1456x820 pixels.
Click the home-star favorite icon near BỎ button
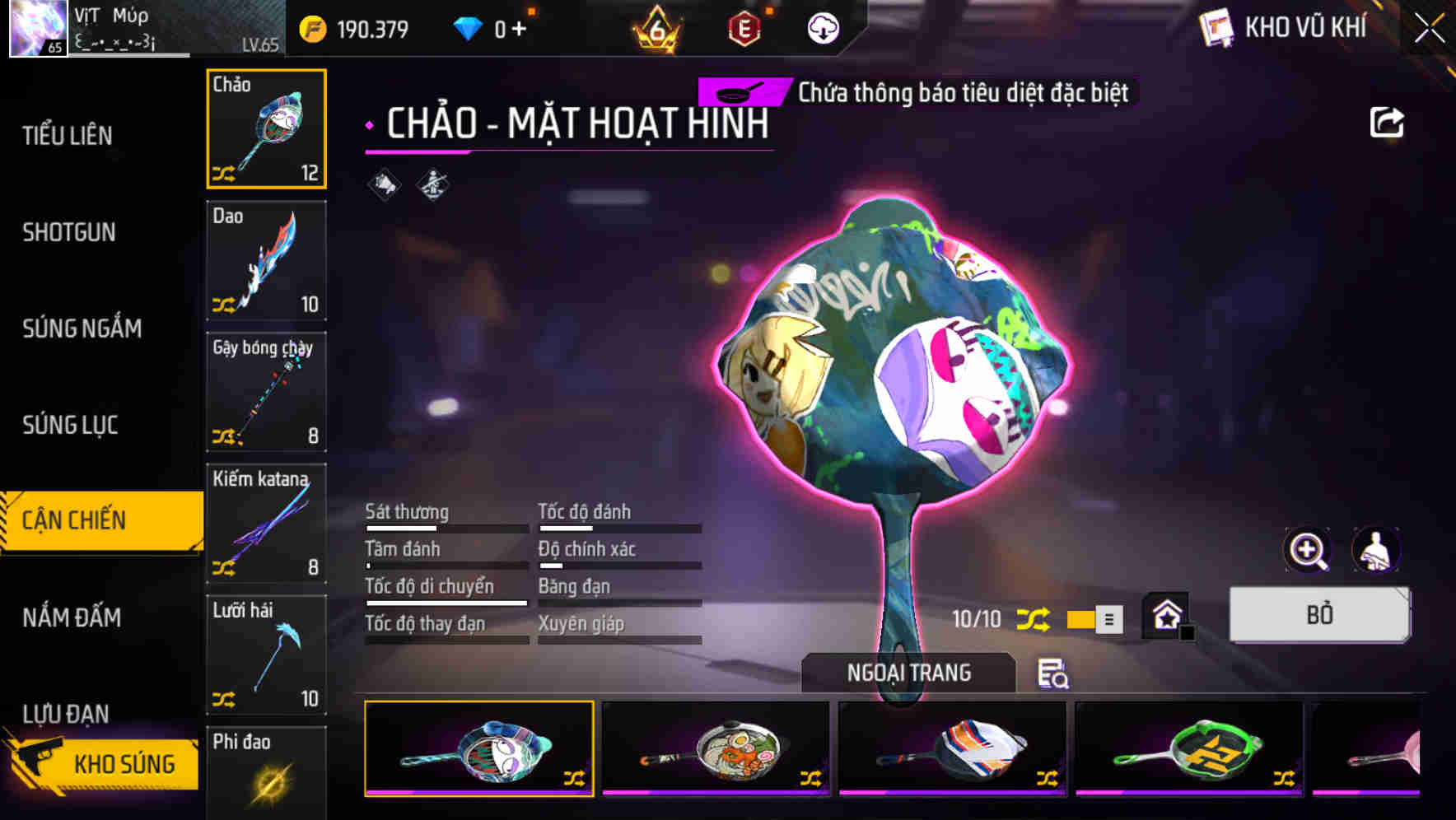pos(1166,615)
